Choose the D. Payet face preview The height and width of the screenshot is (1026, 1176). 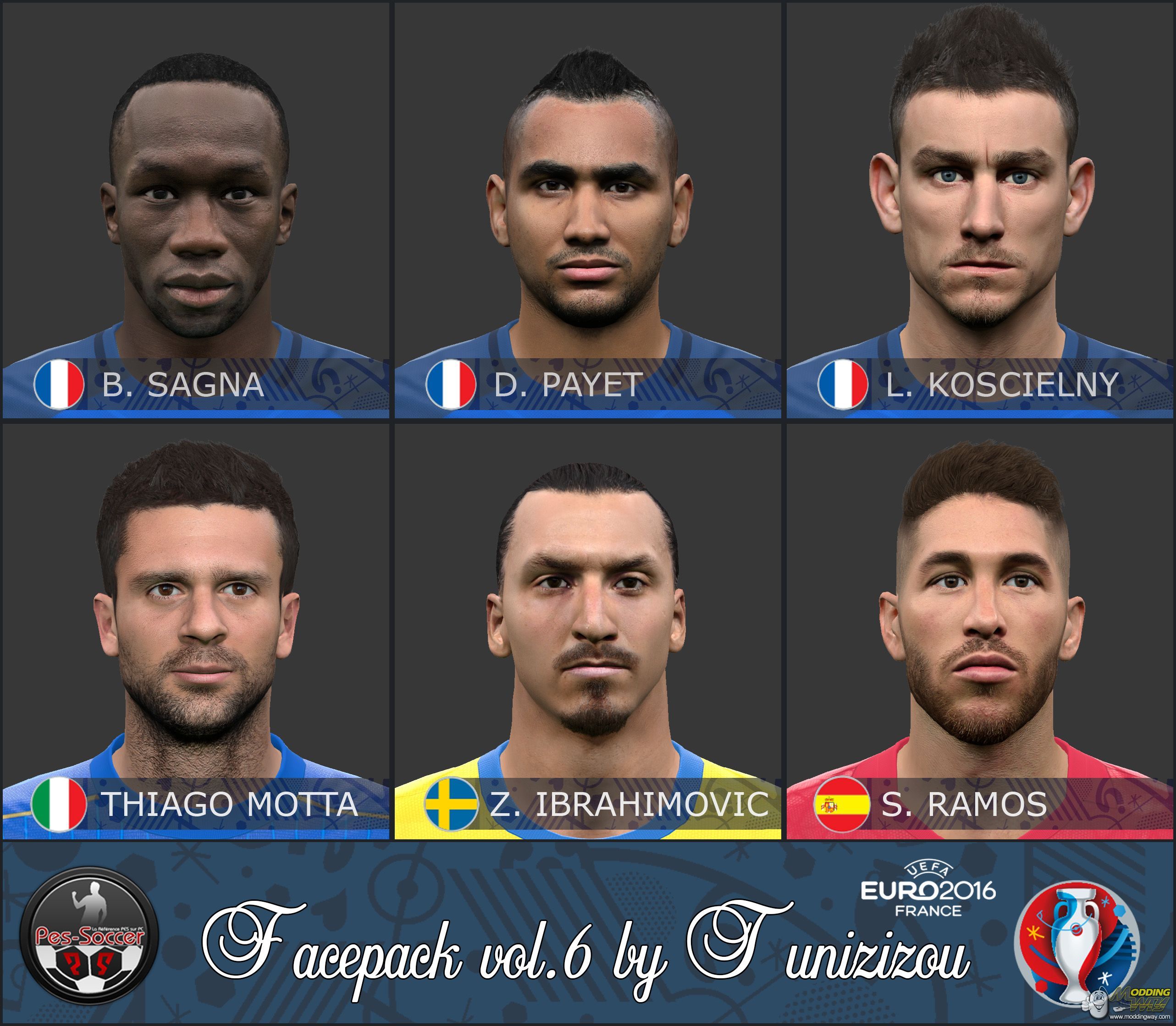coord(588,210)
